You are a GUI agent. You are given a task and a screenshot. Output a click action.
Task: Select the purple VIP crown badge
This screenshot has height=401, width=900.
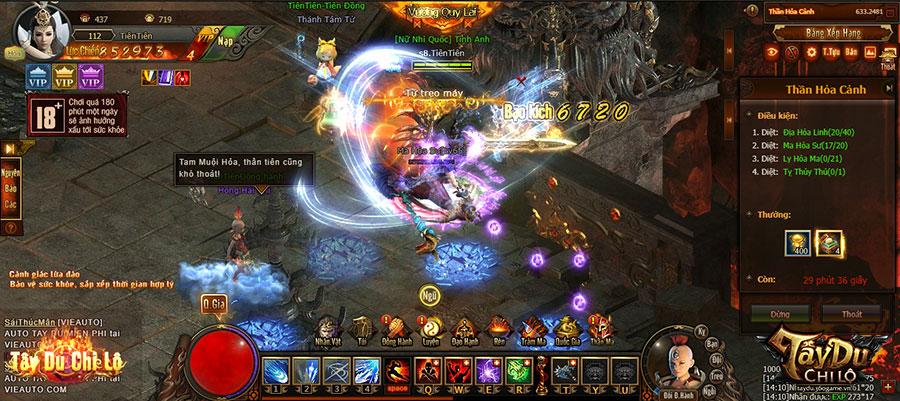point(91,76)
